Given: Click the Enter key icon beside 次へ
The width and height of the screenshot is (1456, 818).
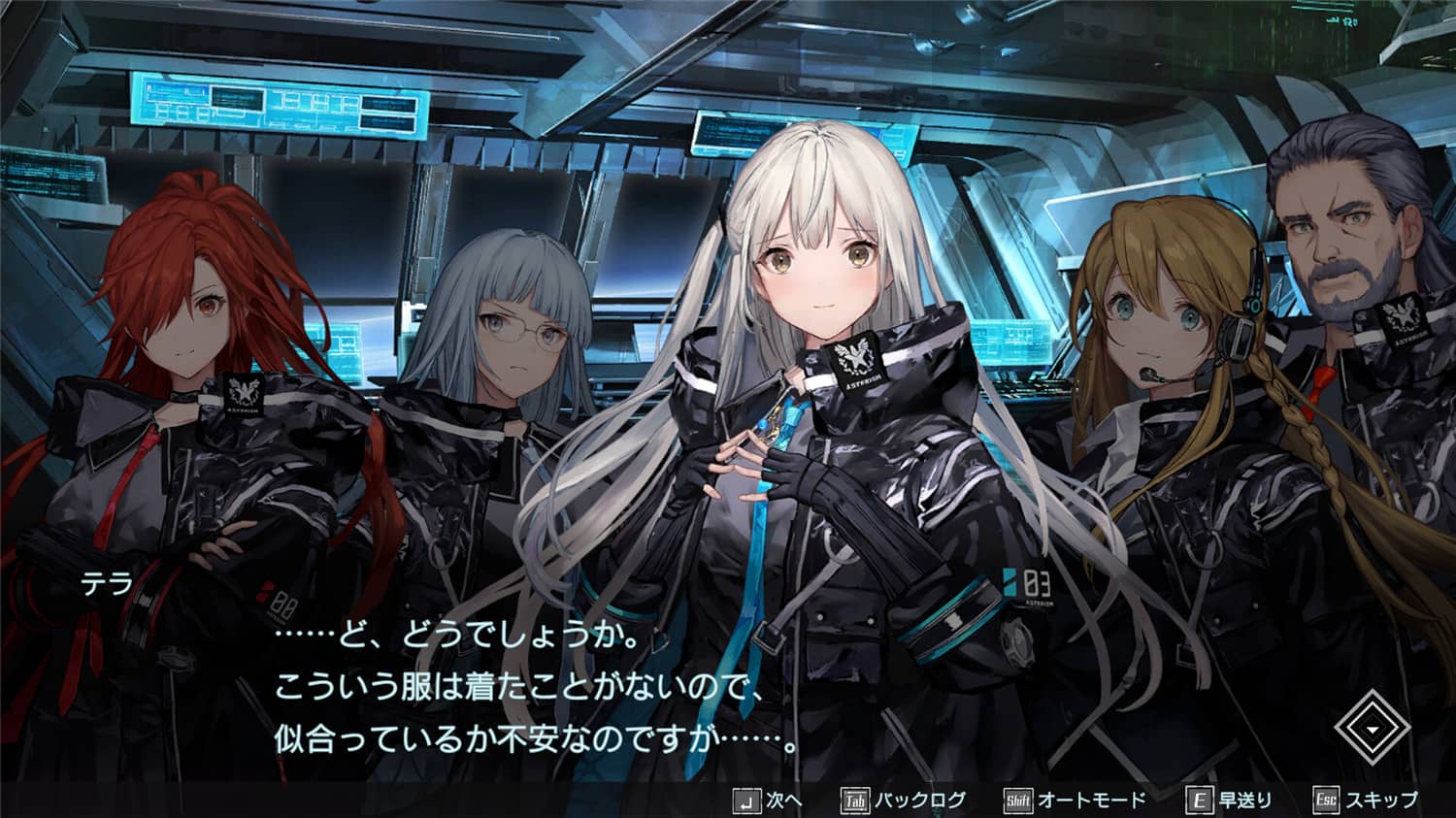Looking at the screenshot, I should pos(747,802).
